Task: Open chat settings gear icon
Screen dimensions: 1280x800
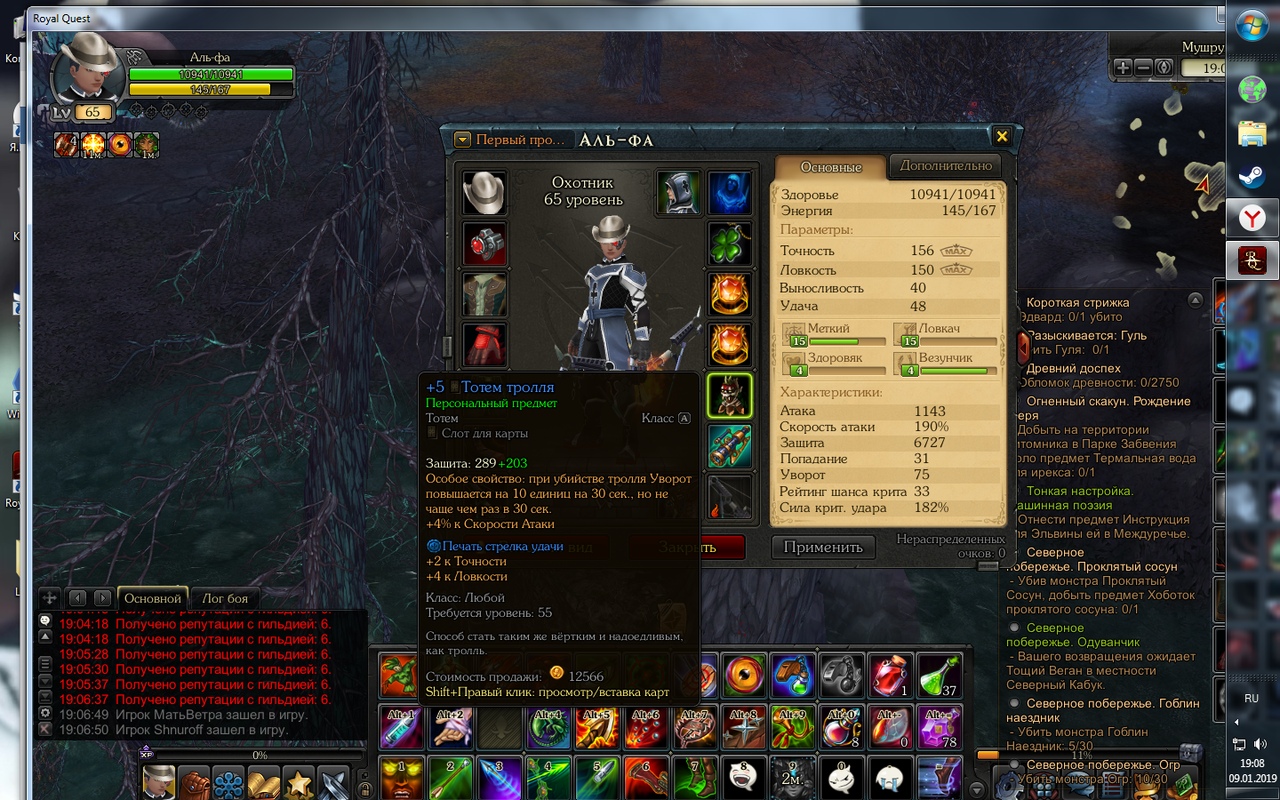Action: tap(45, 713)
